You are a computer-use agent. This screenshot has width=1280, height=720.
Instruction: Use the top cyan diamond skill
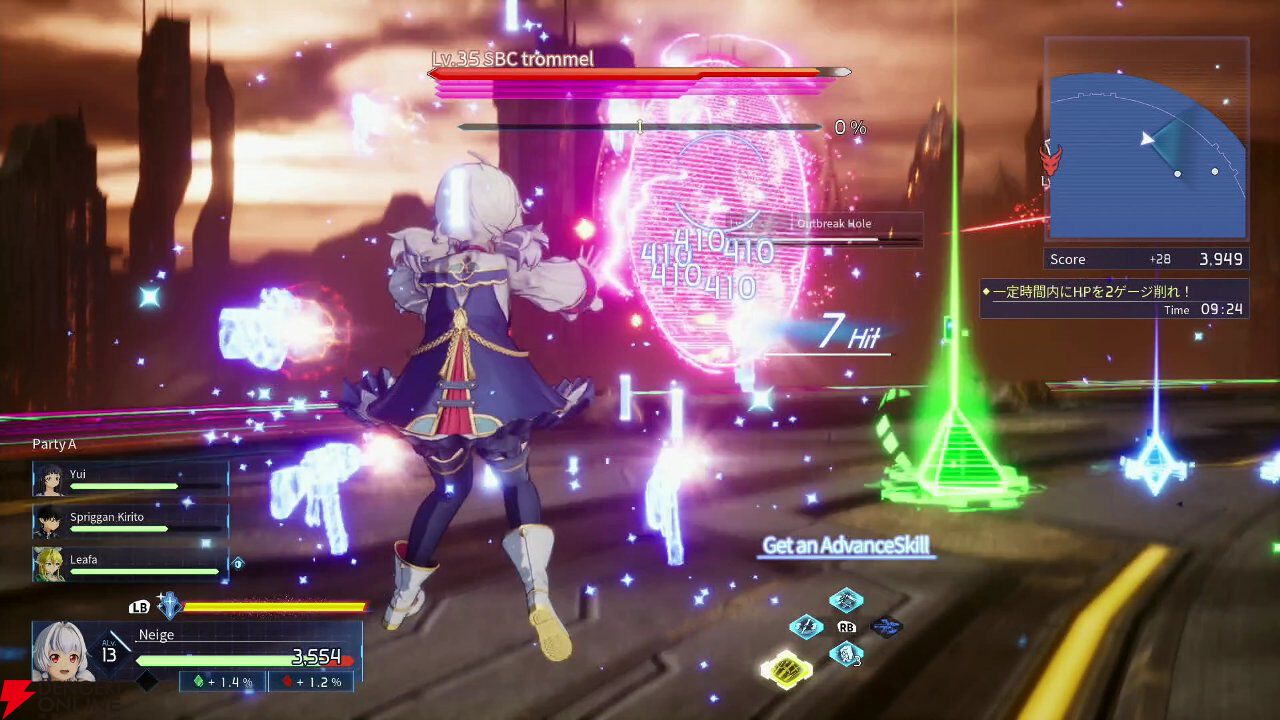(x=846, y=600)
